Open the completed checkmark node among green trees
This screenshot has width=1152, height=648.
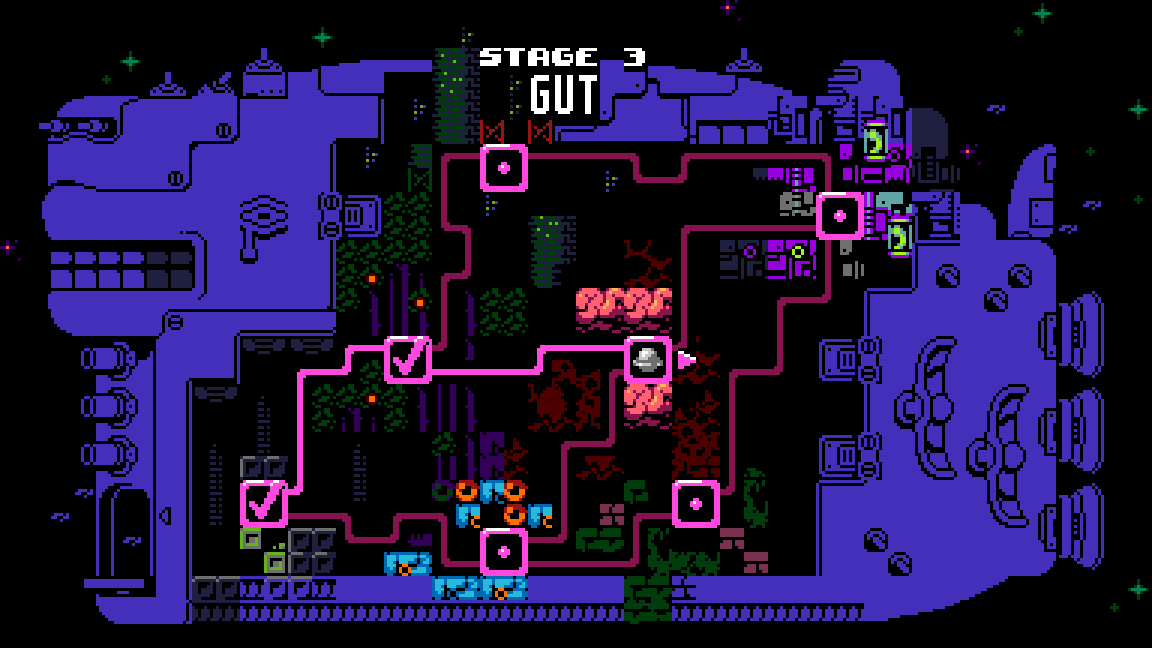(x=408, y=360)
